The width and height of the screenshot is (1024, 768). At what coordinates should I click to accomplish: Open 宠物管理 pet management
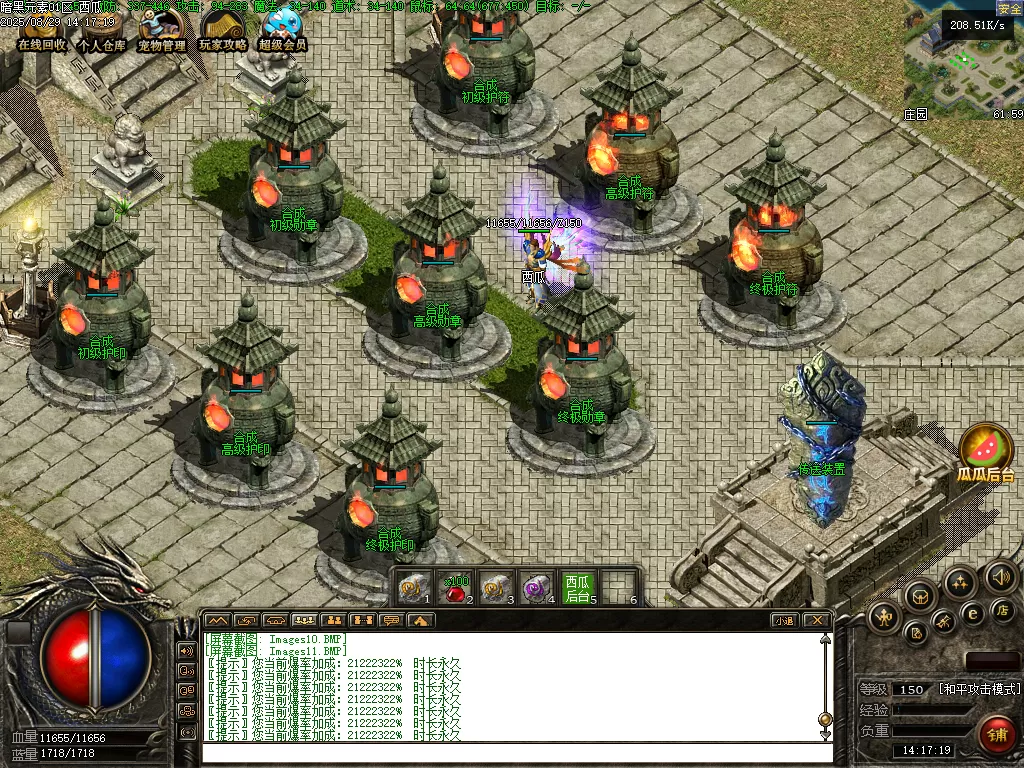pos(161,34)
